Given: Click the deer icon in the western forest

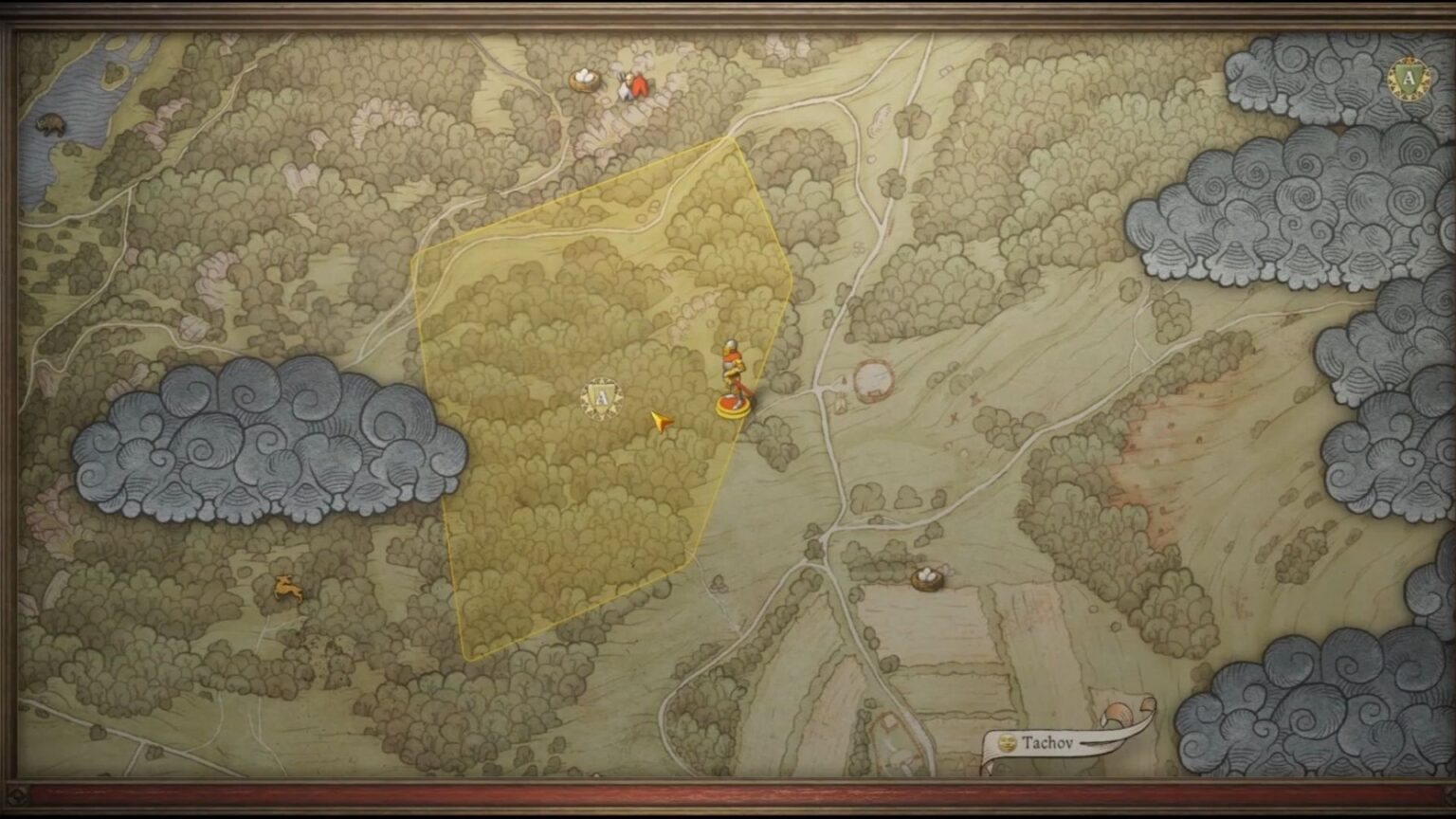Looking at the screenshot, I should [x=289, y=590].
